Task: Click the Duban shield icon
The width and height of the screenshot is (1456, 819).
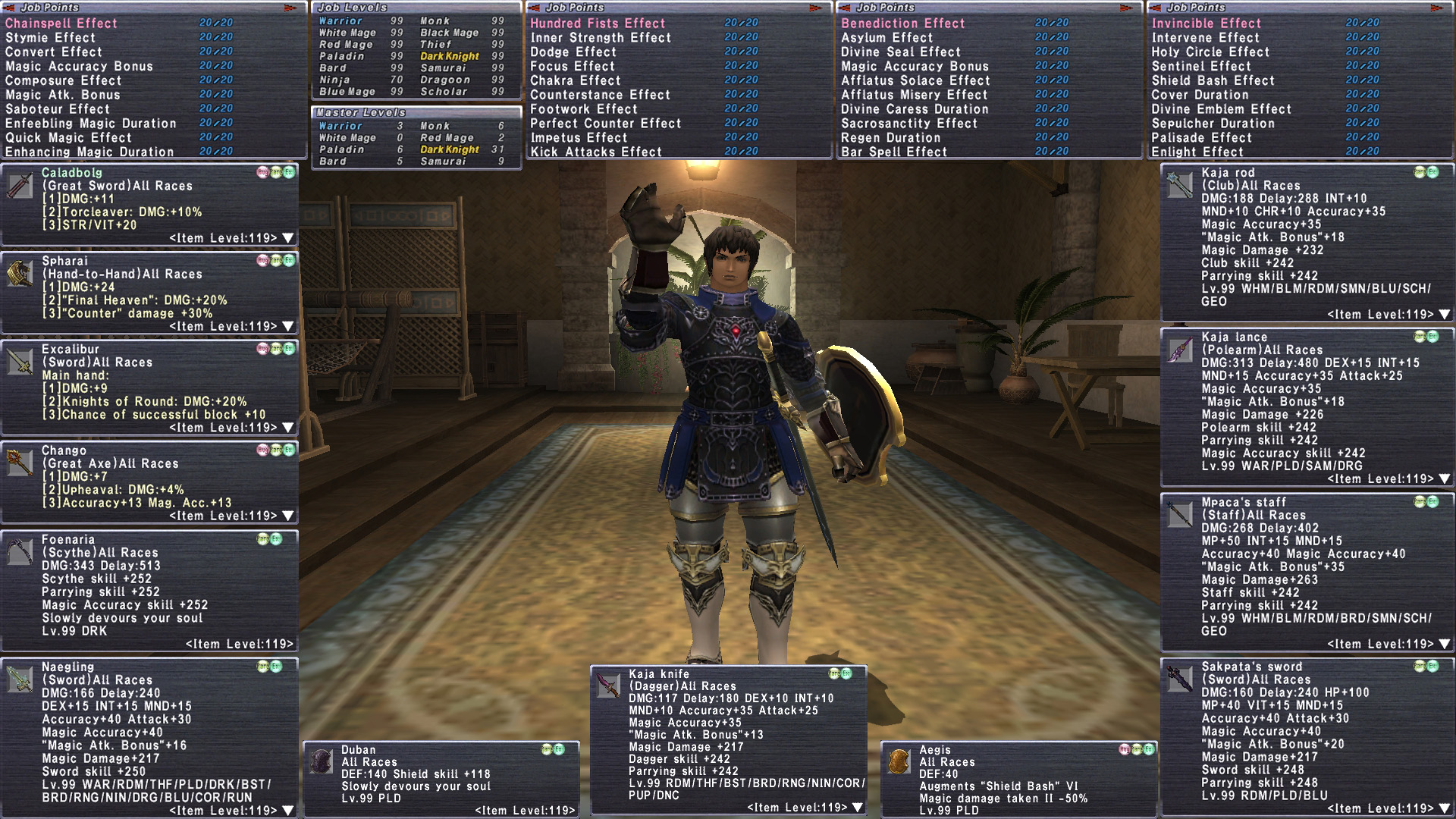Action: coord(322,761)
